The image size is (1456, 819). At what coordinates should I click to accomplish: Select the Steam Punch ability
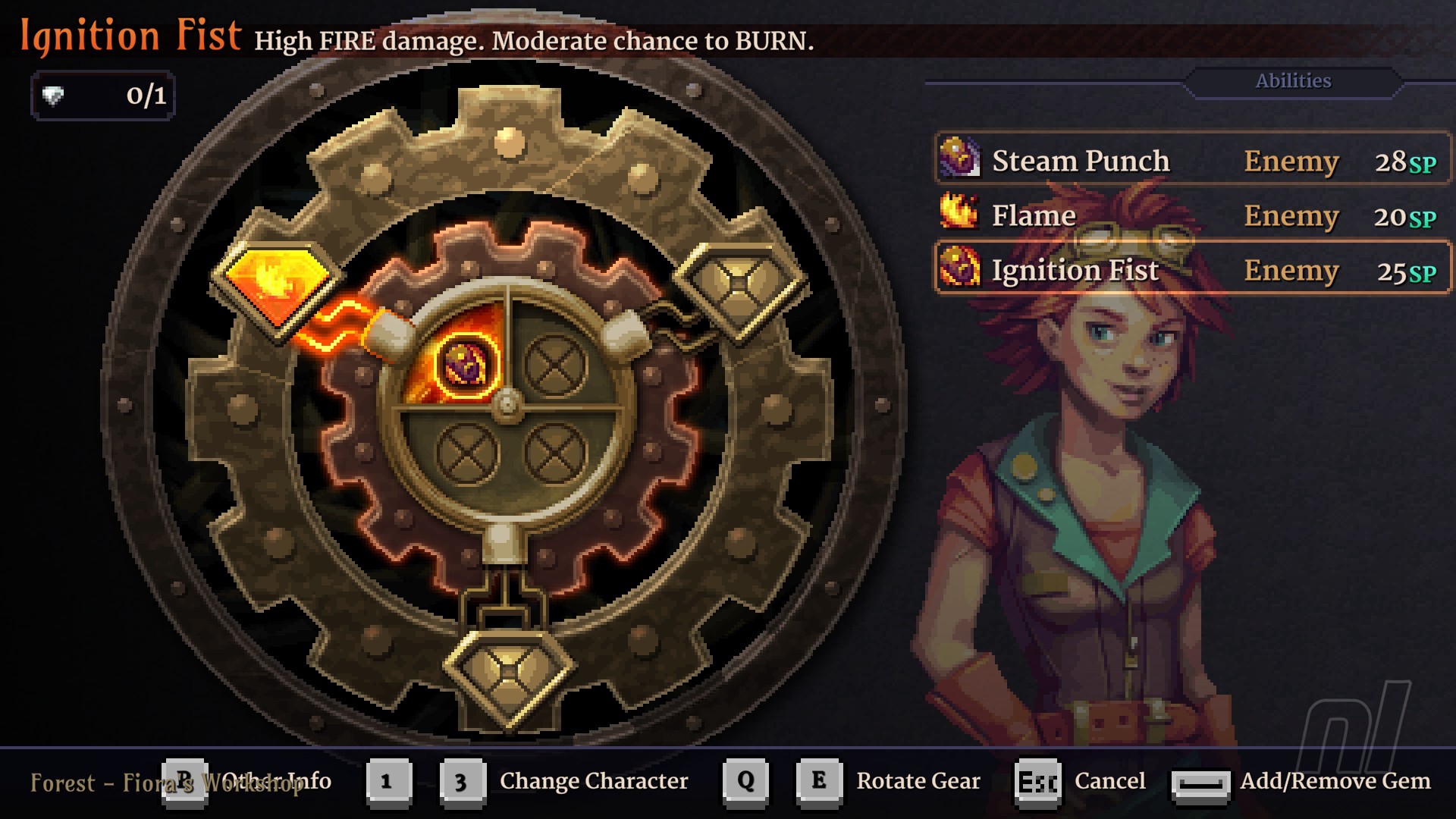[x=1192, y=160]
